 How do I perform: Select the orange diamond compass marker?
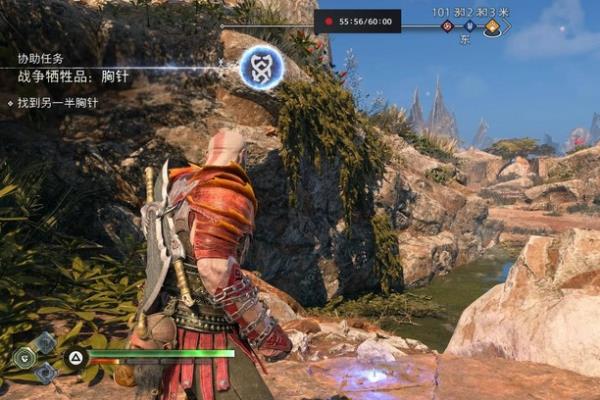click(x=491, y=28)
